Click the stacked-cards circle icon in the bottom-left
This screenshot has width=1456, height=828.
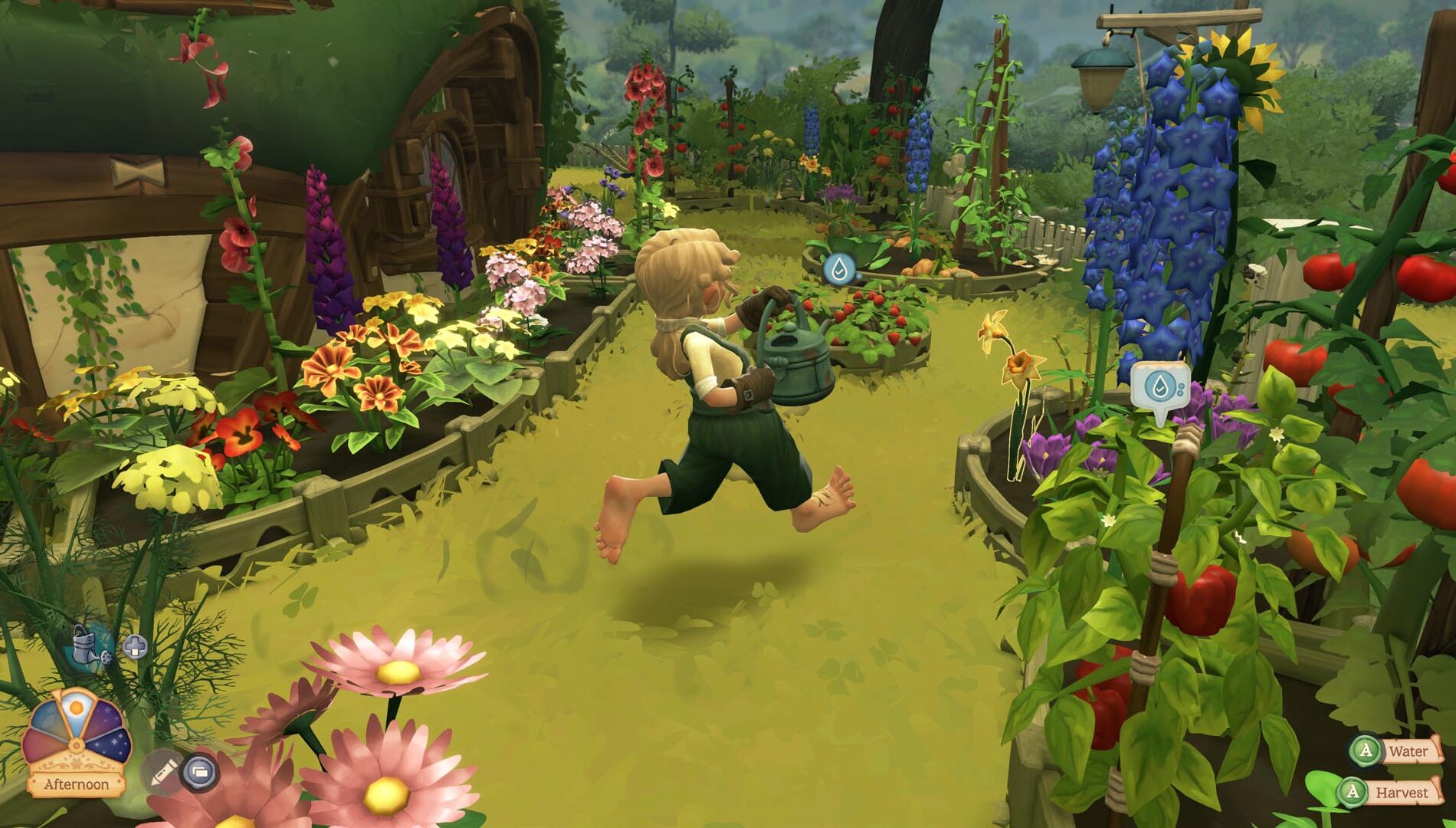click(x=198, y=771)
